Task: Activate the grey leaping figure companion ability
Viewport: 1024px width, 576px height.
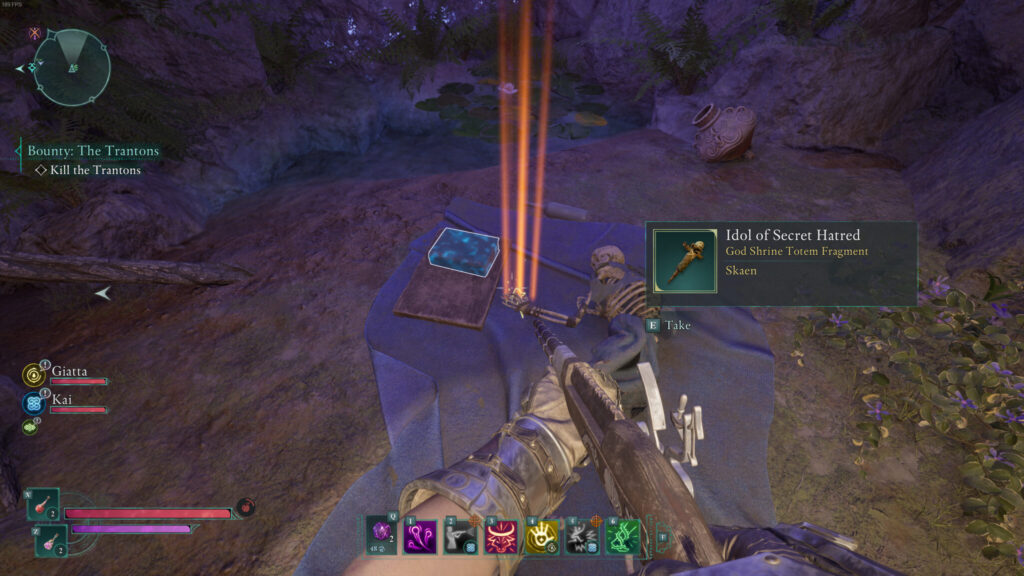Action: point(582,537)
